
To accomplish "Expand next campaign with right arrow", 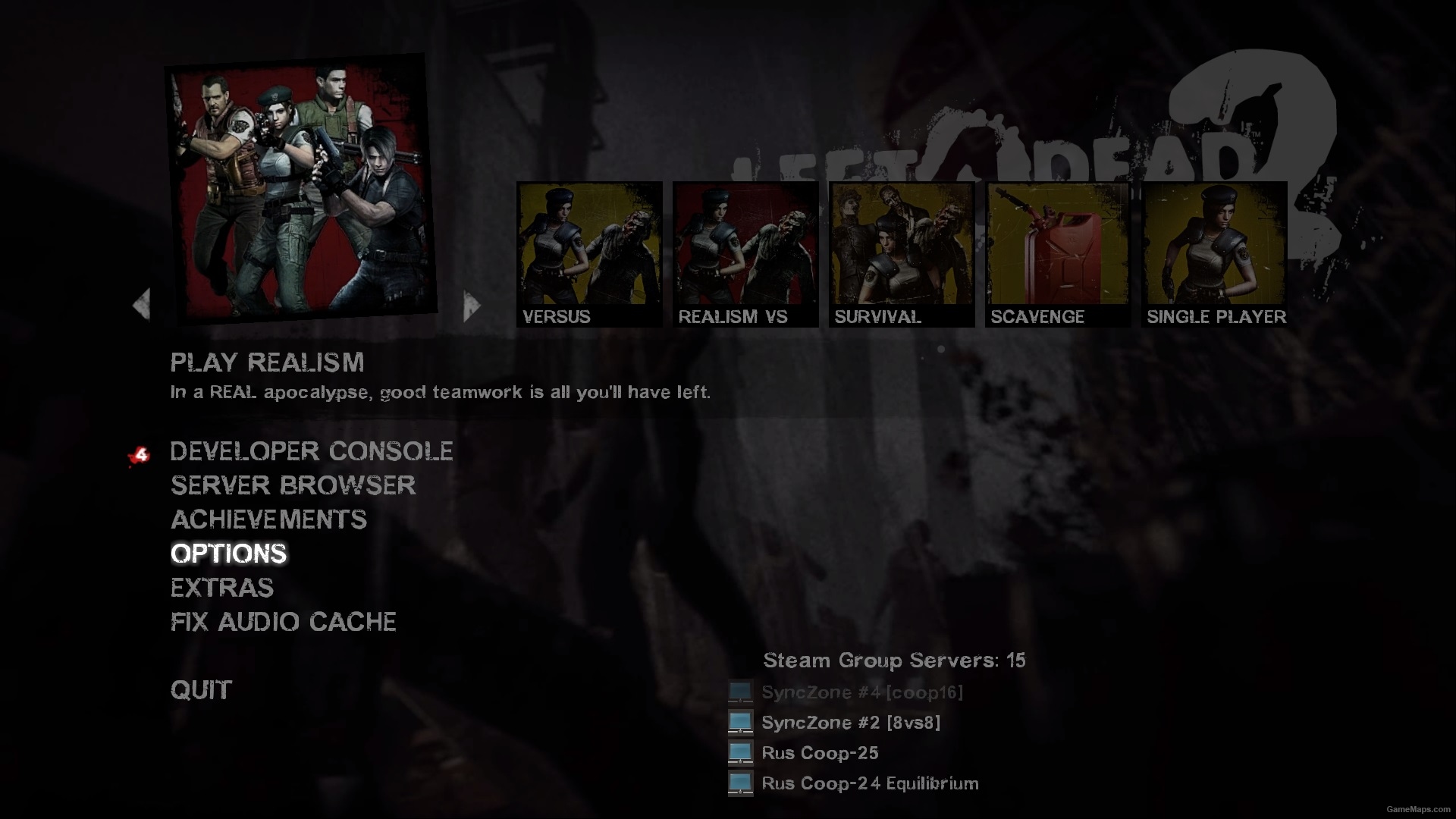I will pyautogui.click(x=470, y=303).
